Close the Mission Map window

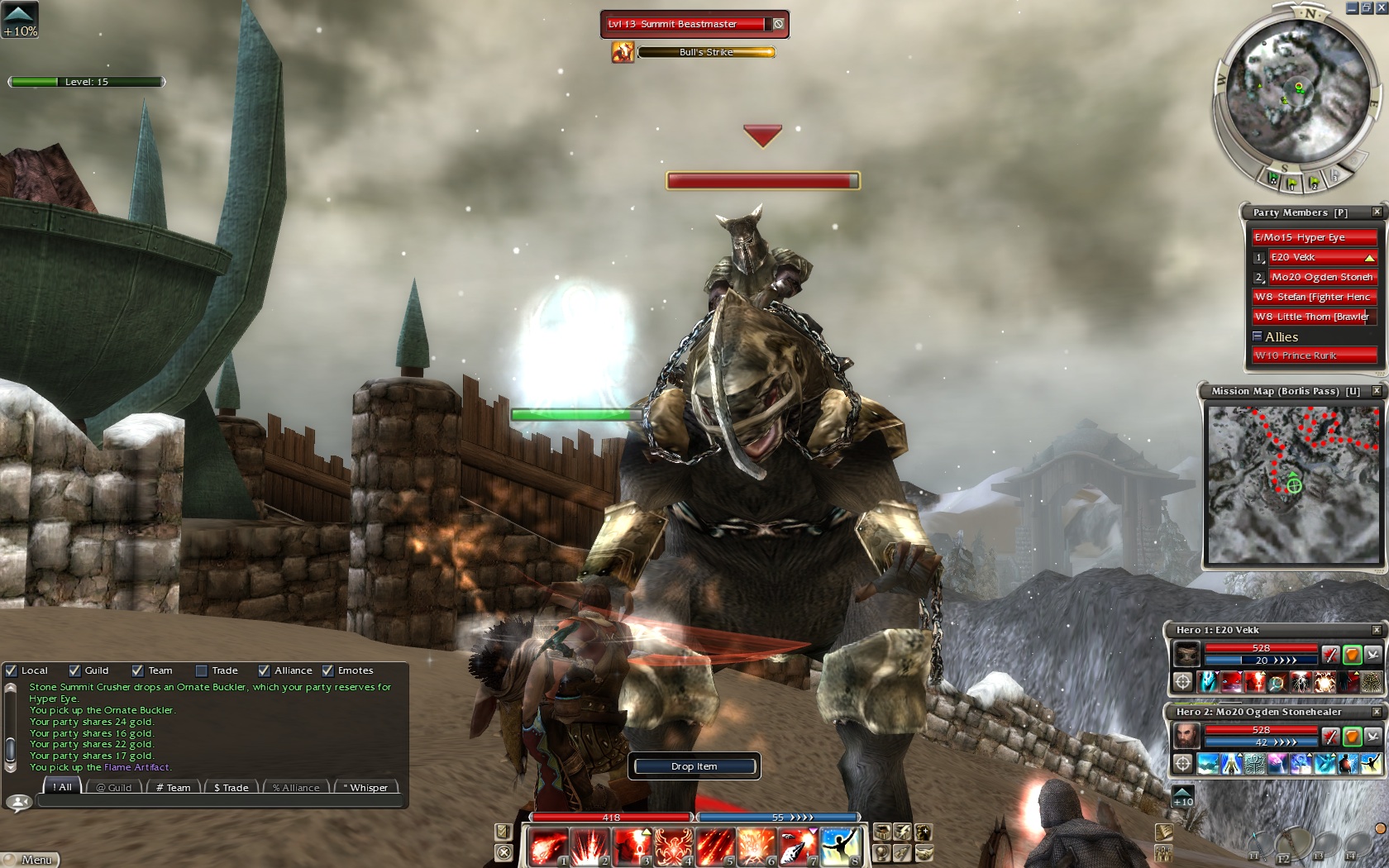pos(1377,391)
